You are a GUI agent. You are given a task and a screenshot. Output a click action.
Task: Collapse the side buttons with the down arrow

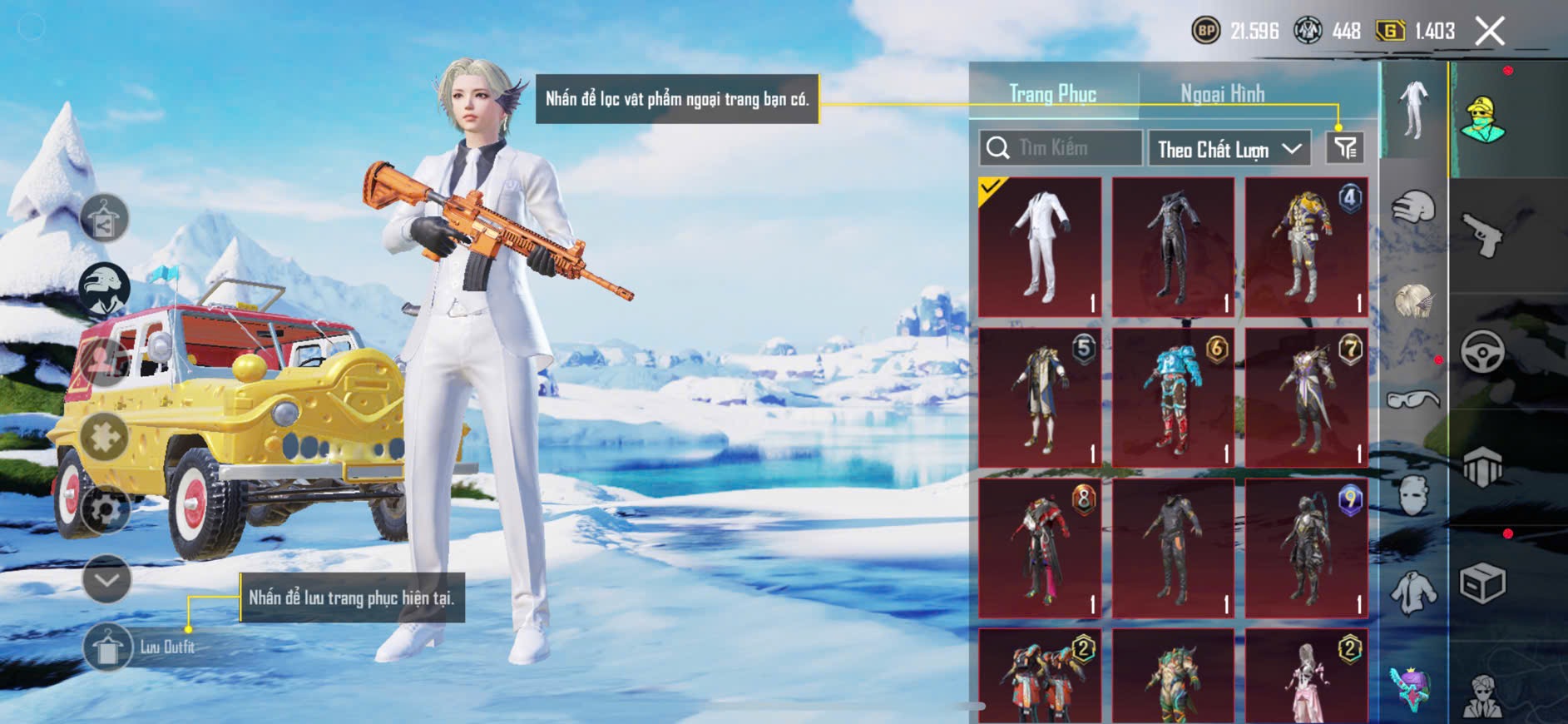[x=106, y=579]
